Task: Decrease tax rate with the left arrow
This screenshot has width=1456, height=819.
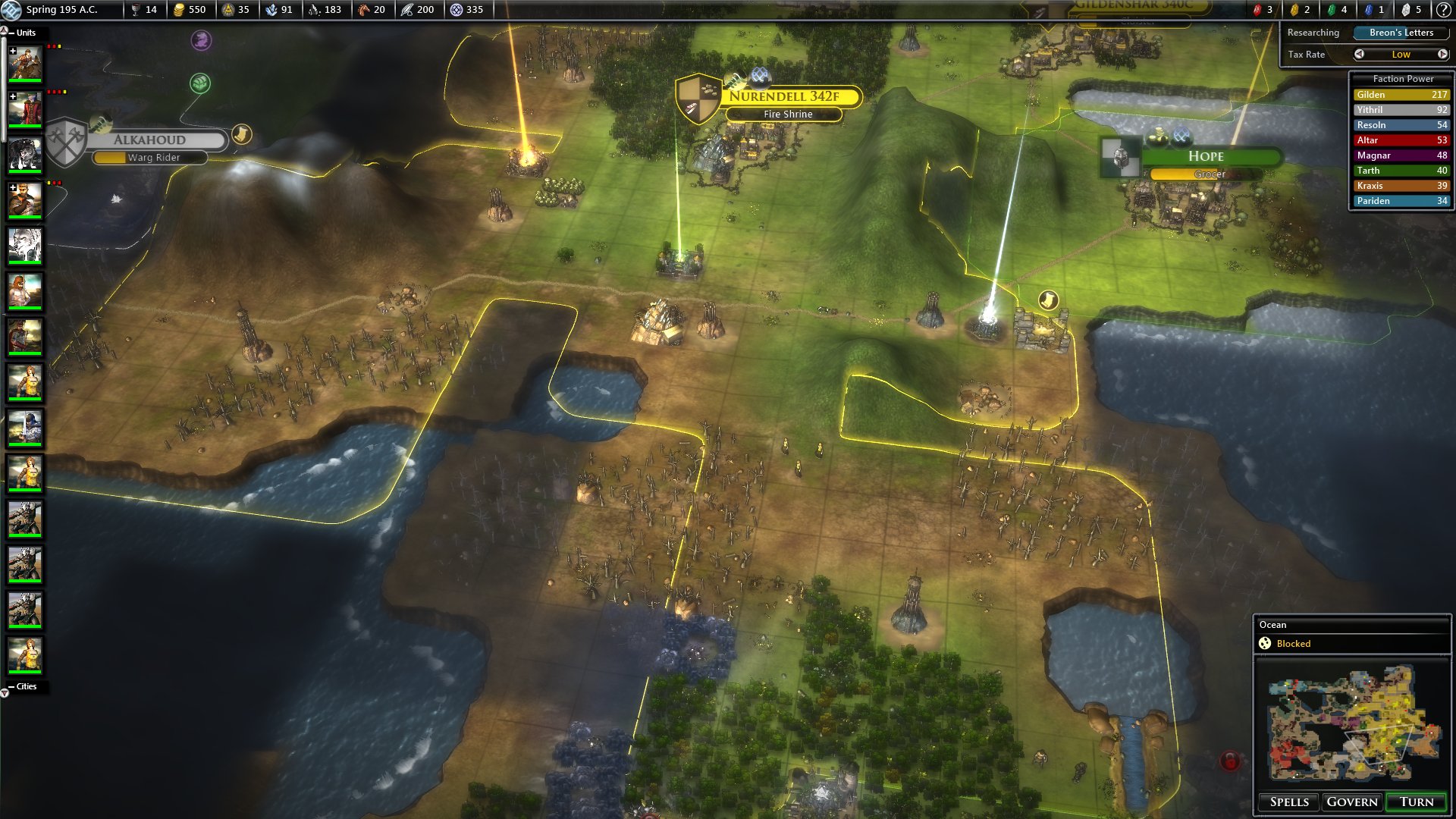Action: pyautogui.click(x=1359, y=54)
